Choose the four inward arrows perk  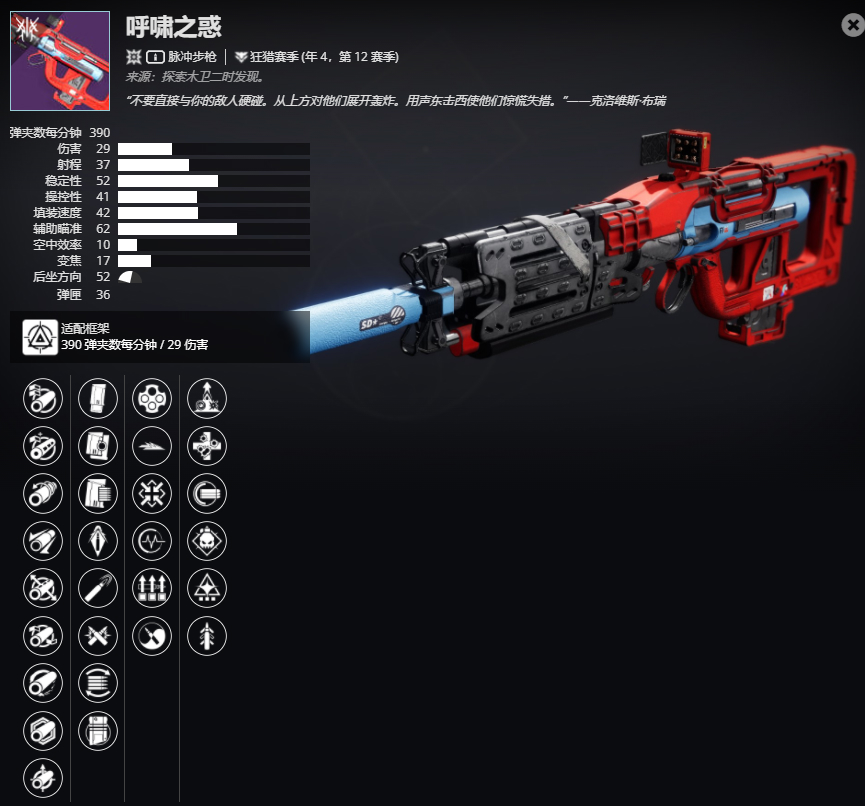click(x=152, y=493)
